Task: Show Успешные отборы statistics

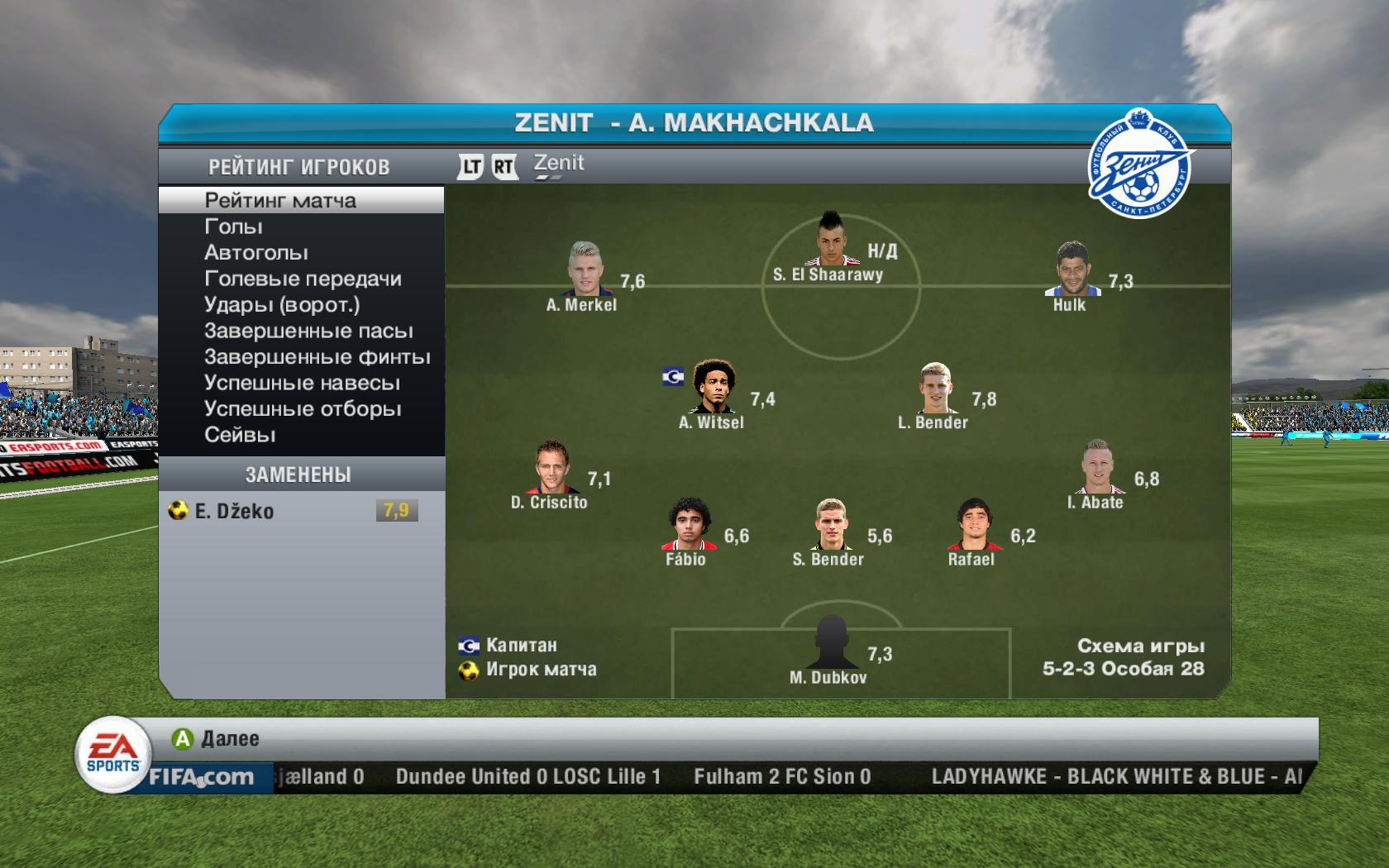Action: pos(303,409)
